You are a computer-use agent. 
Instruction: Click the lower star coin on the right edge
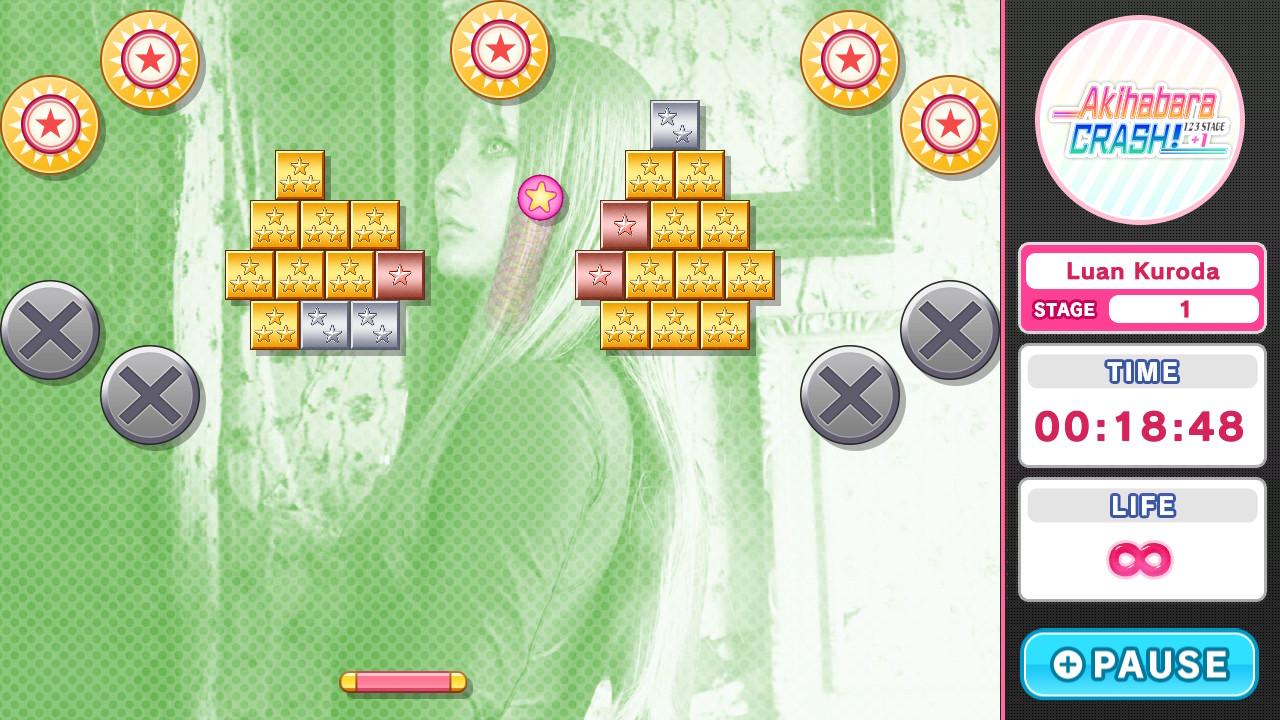948,125
